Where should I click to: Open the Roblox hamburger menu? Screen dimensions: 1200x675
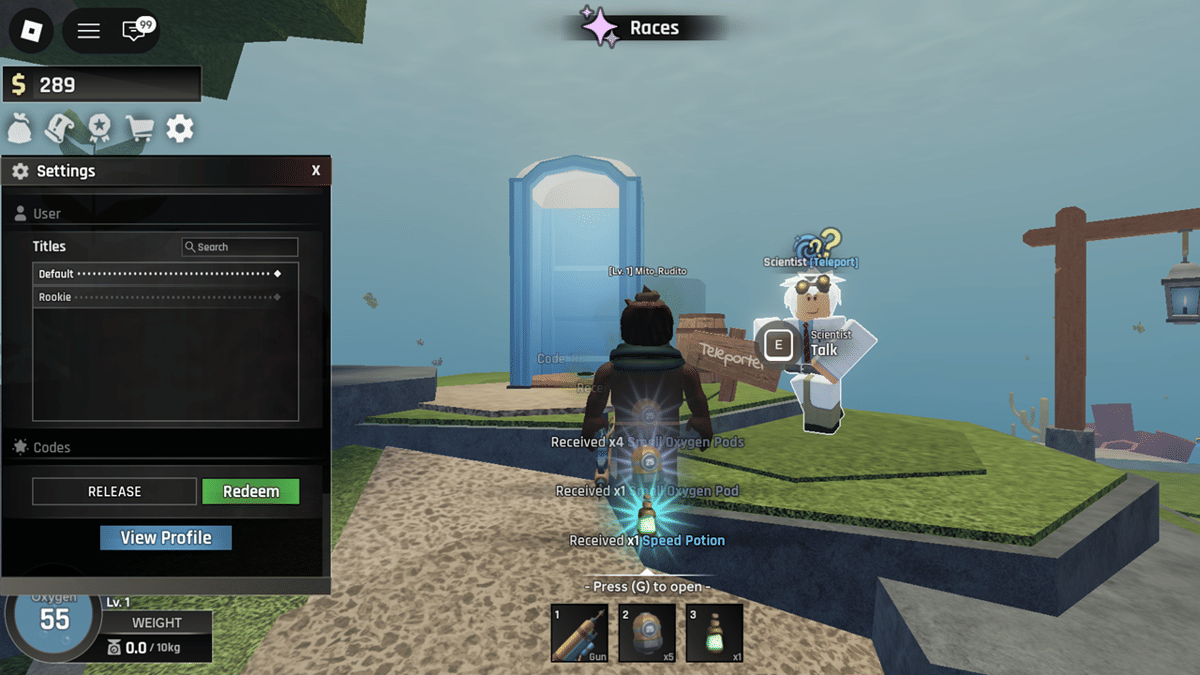pyautogui.click(x=89, y=31)
